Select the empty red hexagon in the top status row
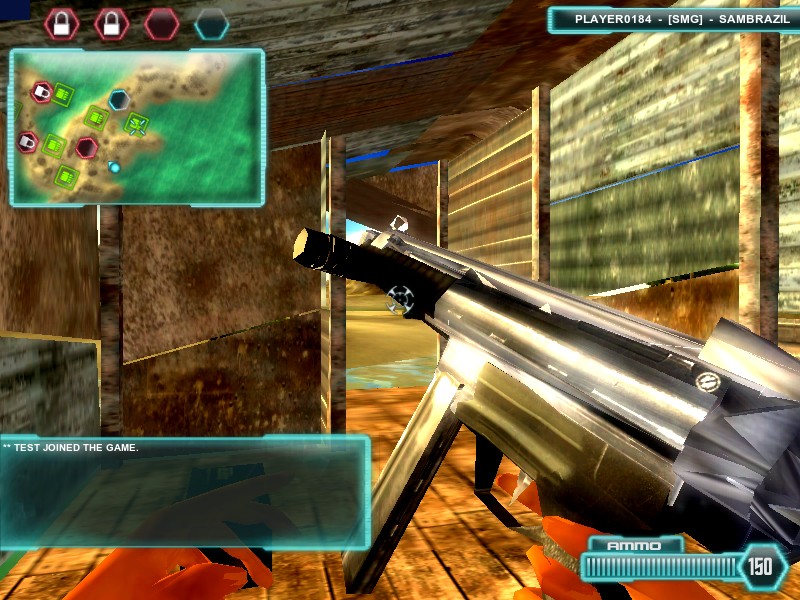Screen dimensions: 800x600 [x=161, y=24]
